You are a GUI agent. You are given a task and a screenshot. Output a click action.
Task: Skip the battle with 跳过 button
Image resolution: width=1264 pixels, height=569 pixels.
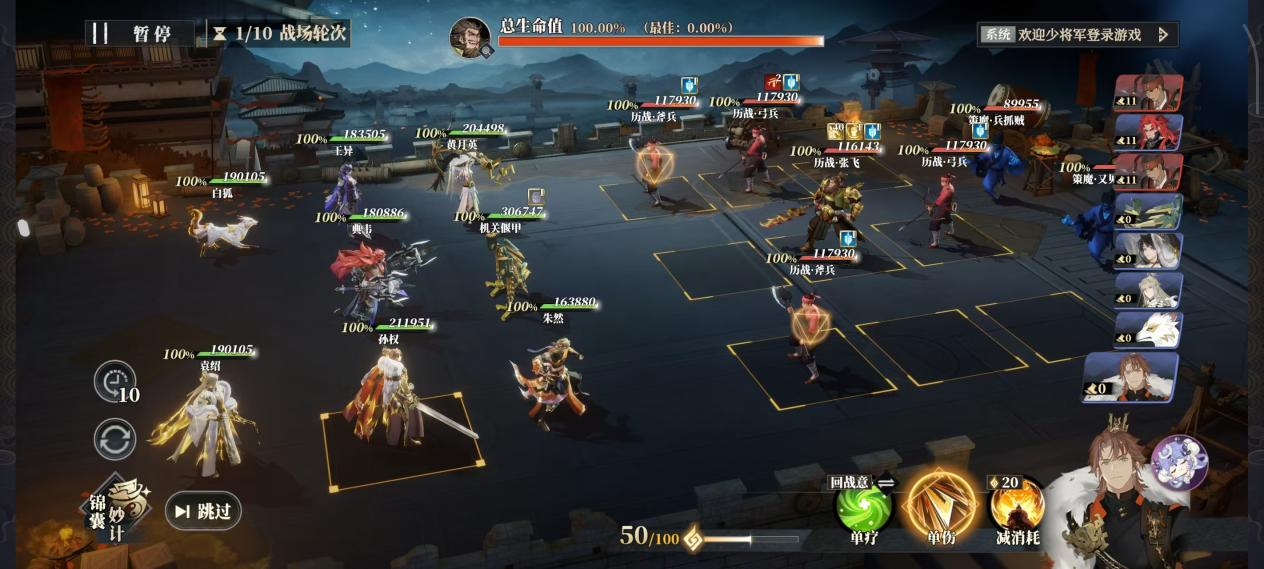(x=203, y=511)
